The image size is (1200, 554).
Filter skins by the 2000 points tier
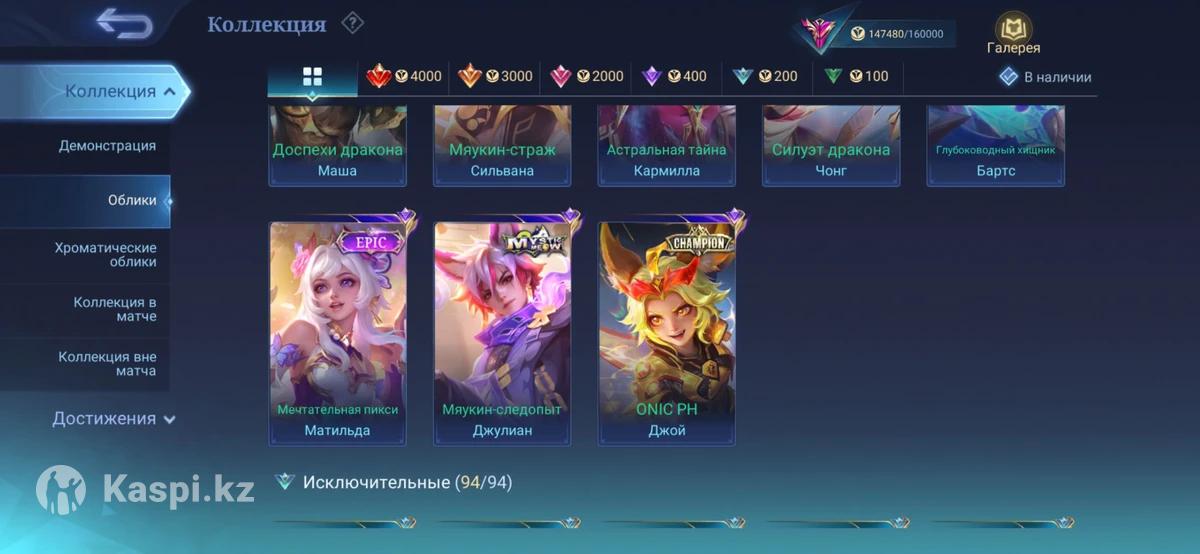click(587, 76)
